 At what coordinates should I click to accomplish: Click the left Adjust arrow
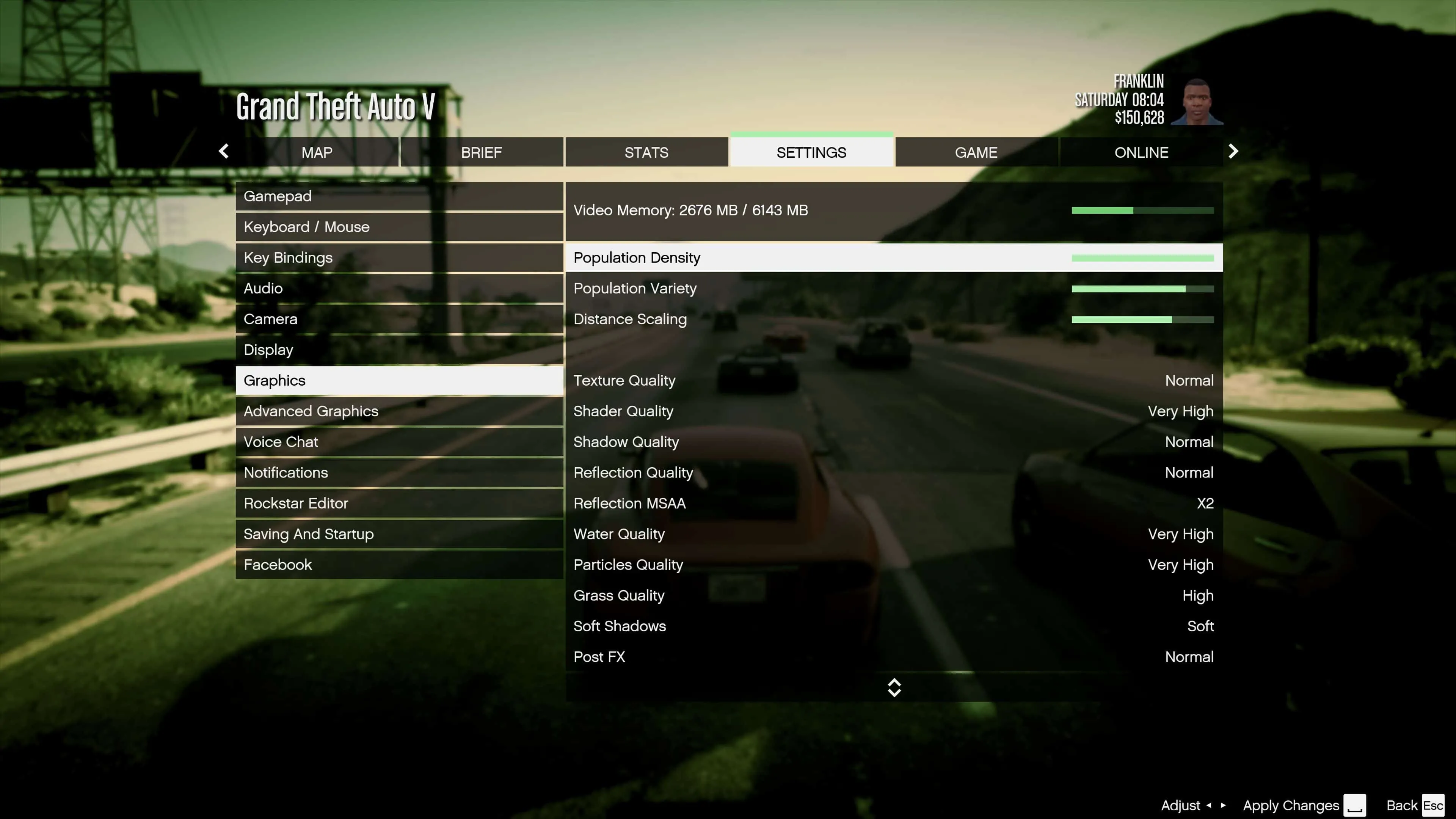click(1209, 805)
